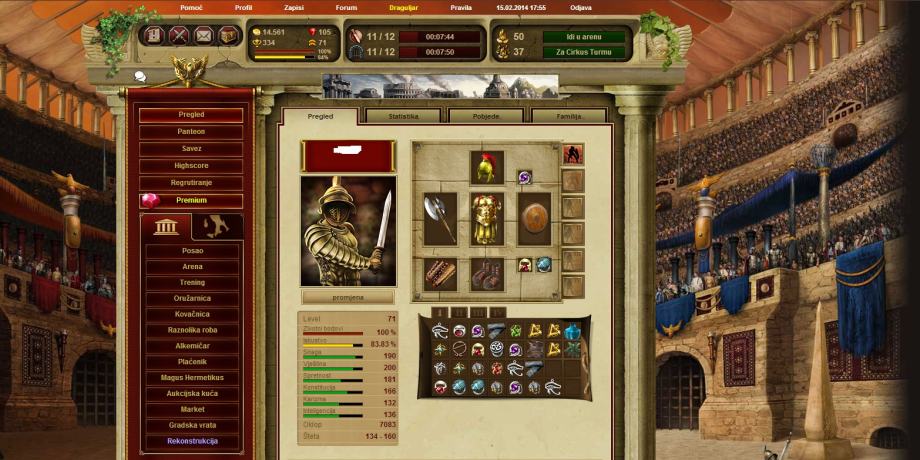Open the Trening menu entry
Image resolution: width=920 pixels, height=460 pixels.
click(192, 283)
